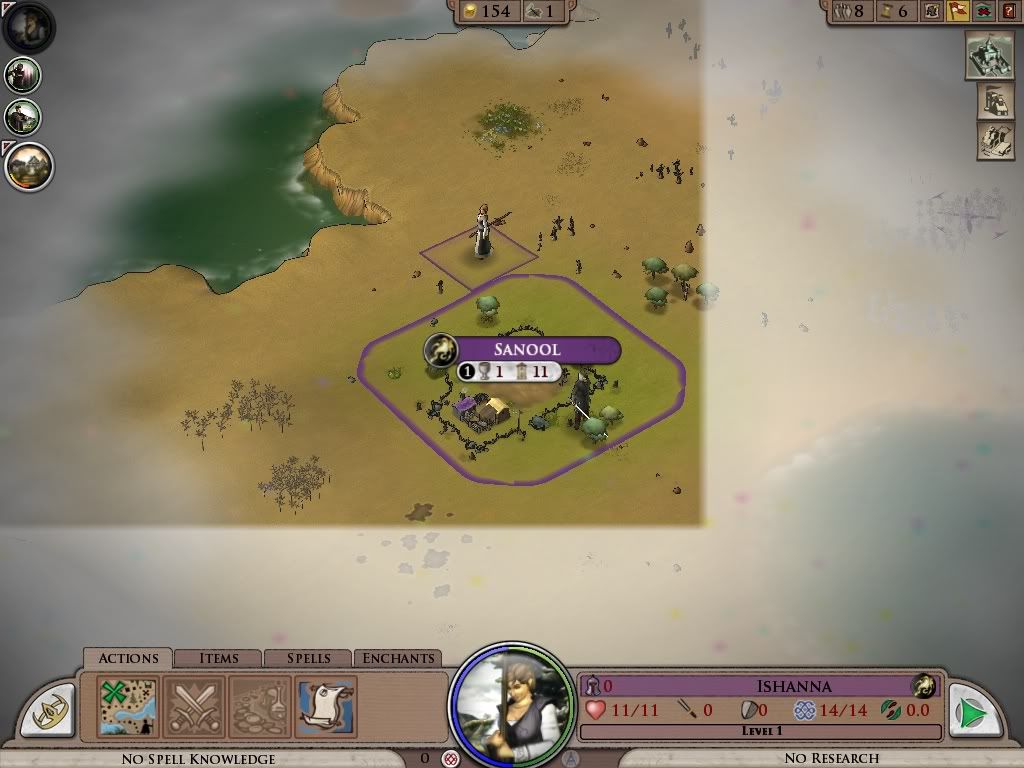Click the ruined buildings sketch button
The height and width of the screenshot is (768, 1024).
click(995, 140)
